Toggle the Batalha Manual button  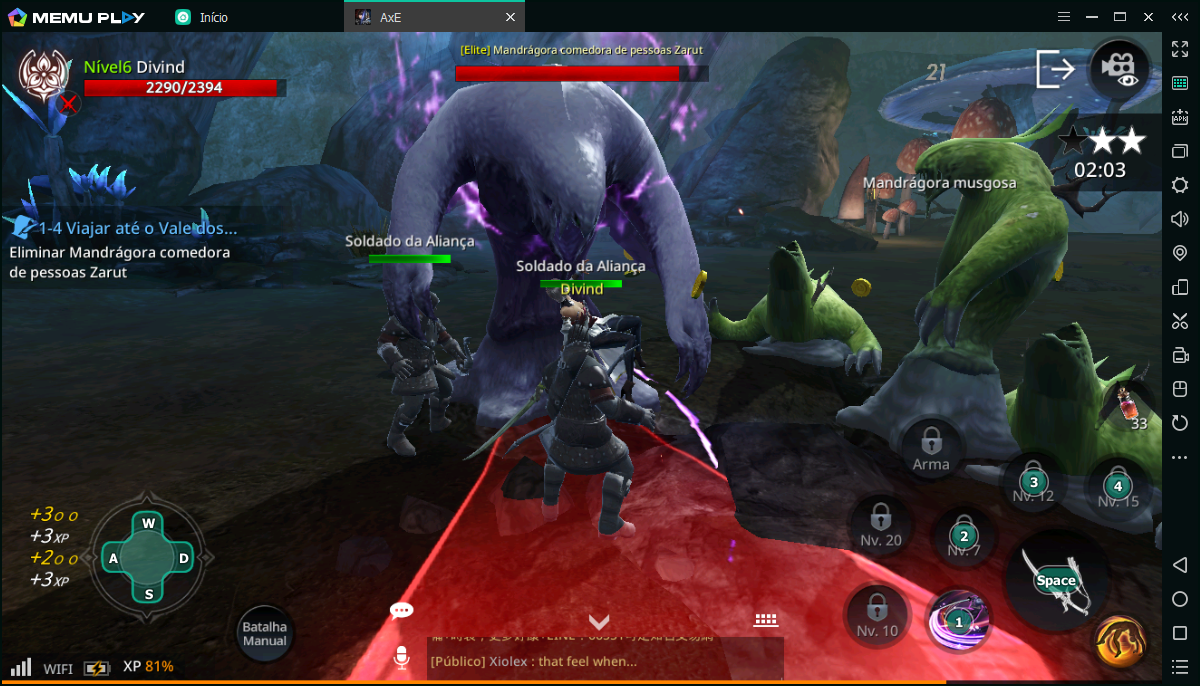[x=265, y=633]
